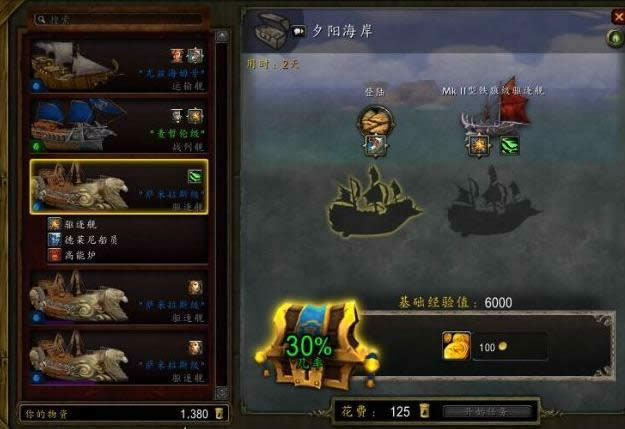Image resolution: width=625 pixels, height=429 pixels.
Task: Click the green counter icon under enemy ship
Action: pos(510,146)
